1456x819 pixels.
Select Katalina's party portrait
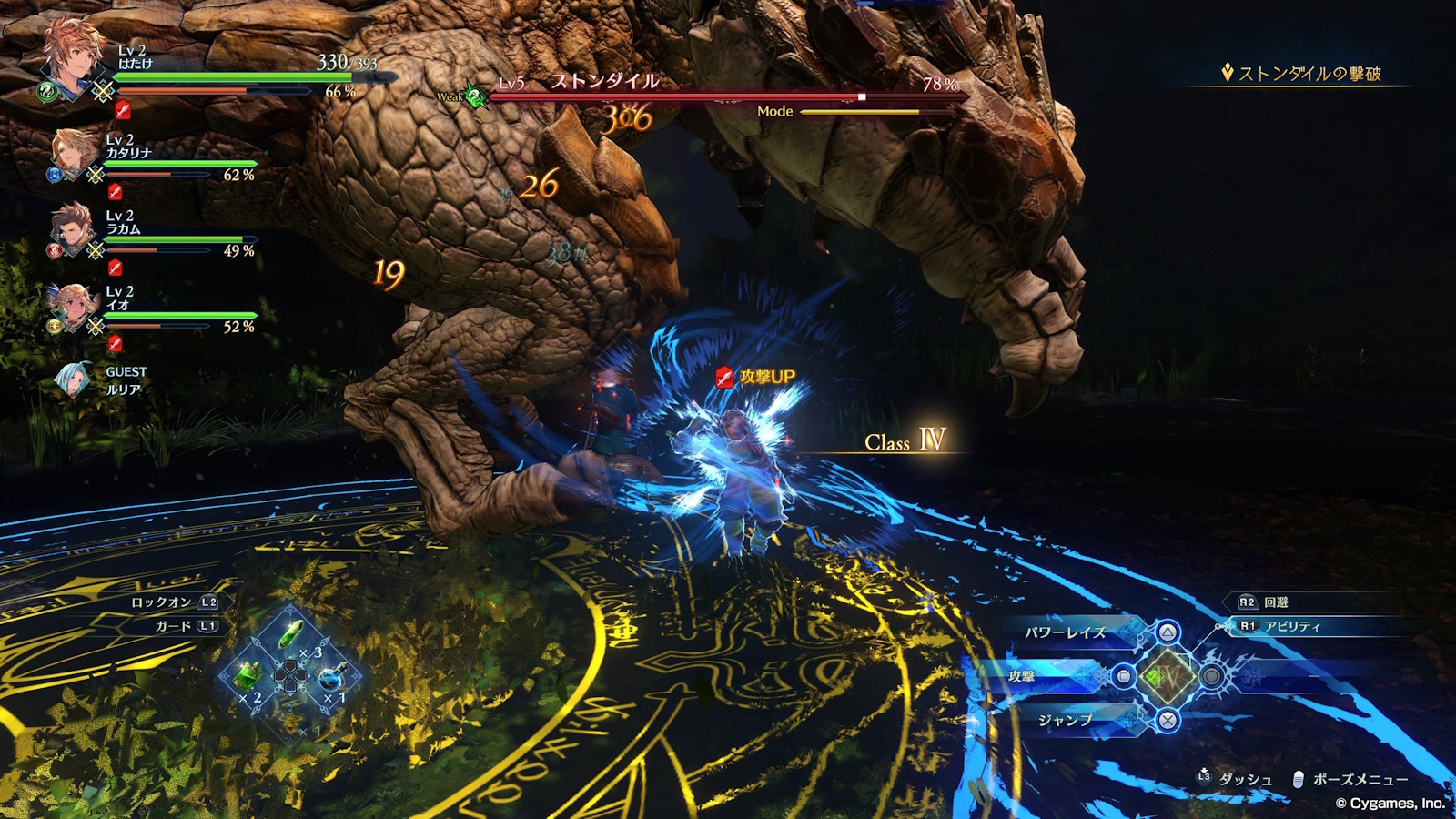[75, 153]
